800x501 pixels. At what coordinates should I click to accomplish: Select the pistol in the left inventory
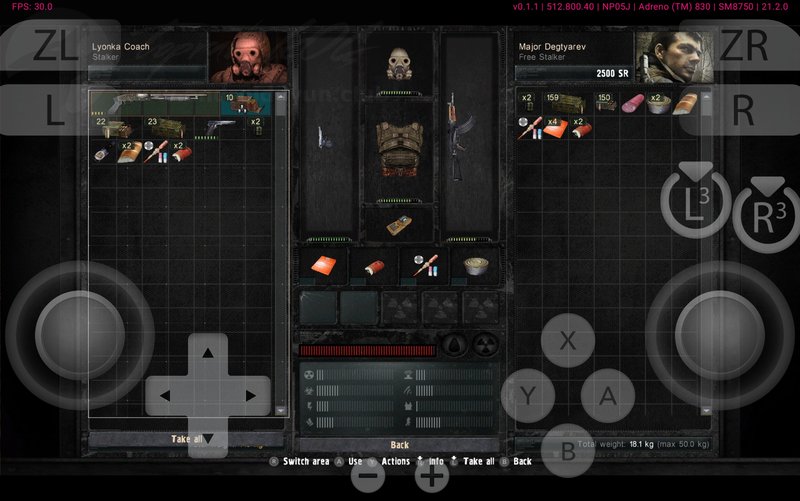coord(221,127)
